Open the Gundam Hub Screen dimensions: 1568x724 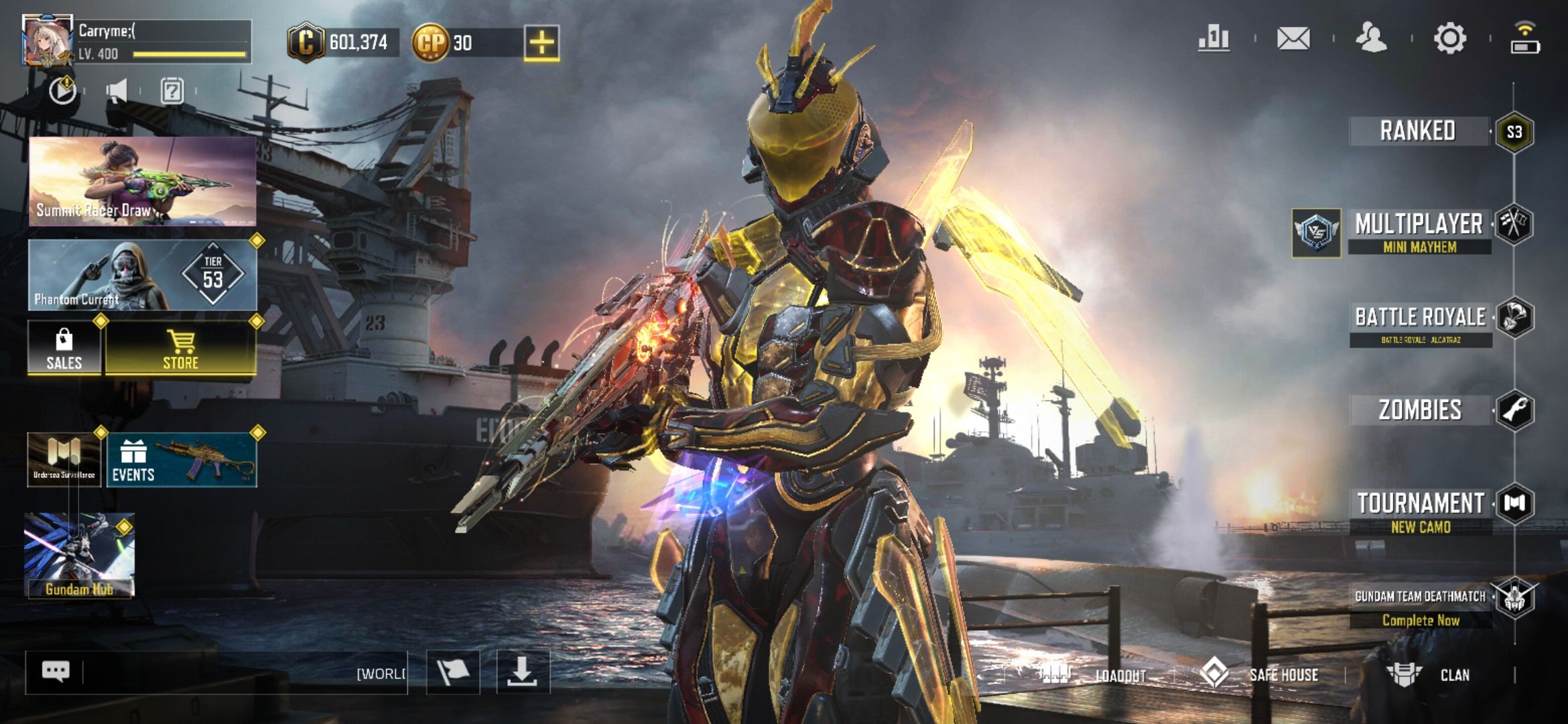pos(79,555)
